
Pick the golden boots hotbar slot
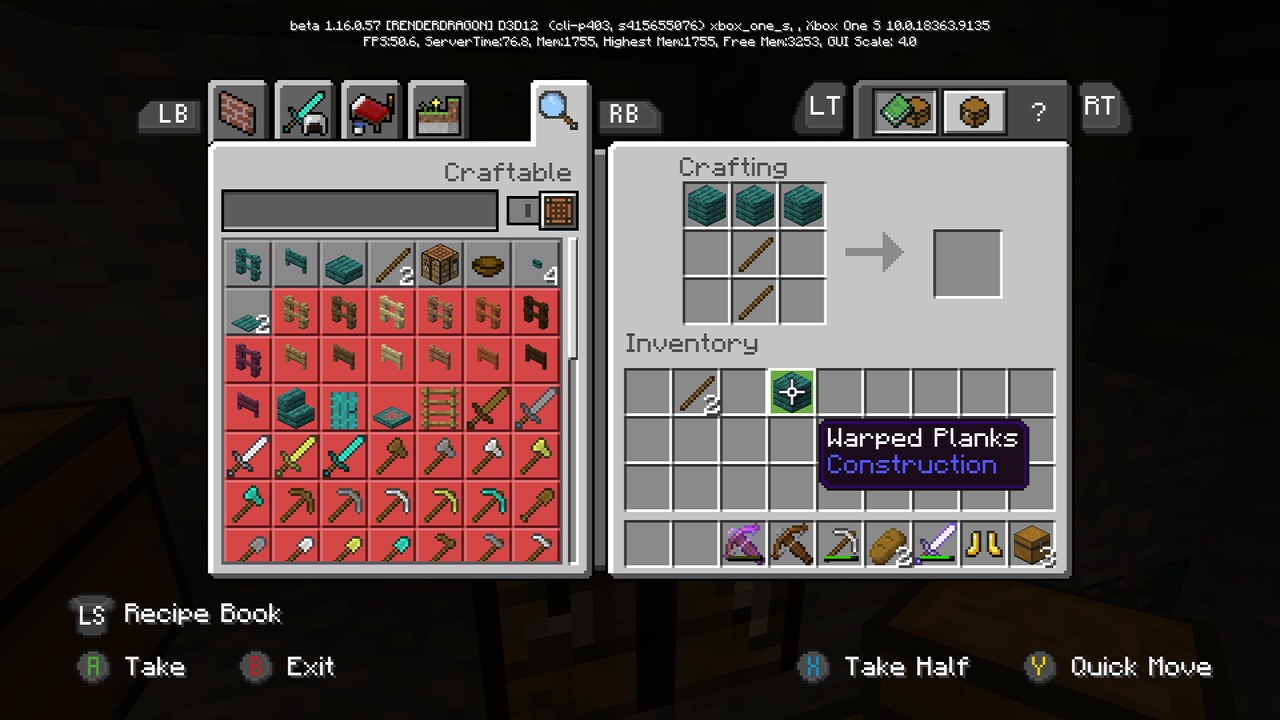click(x=984, y=545)
